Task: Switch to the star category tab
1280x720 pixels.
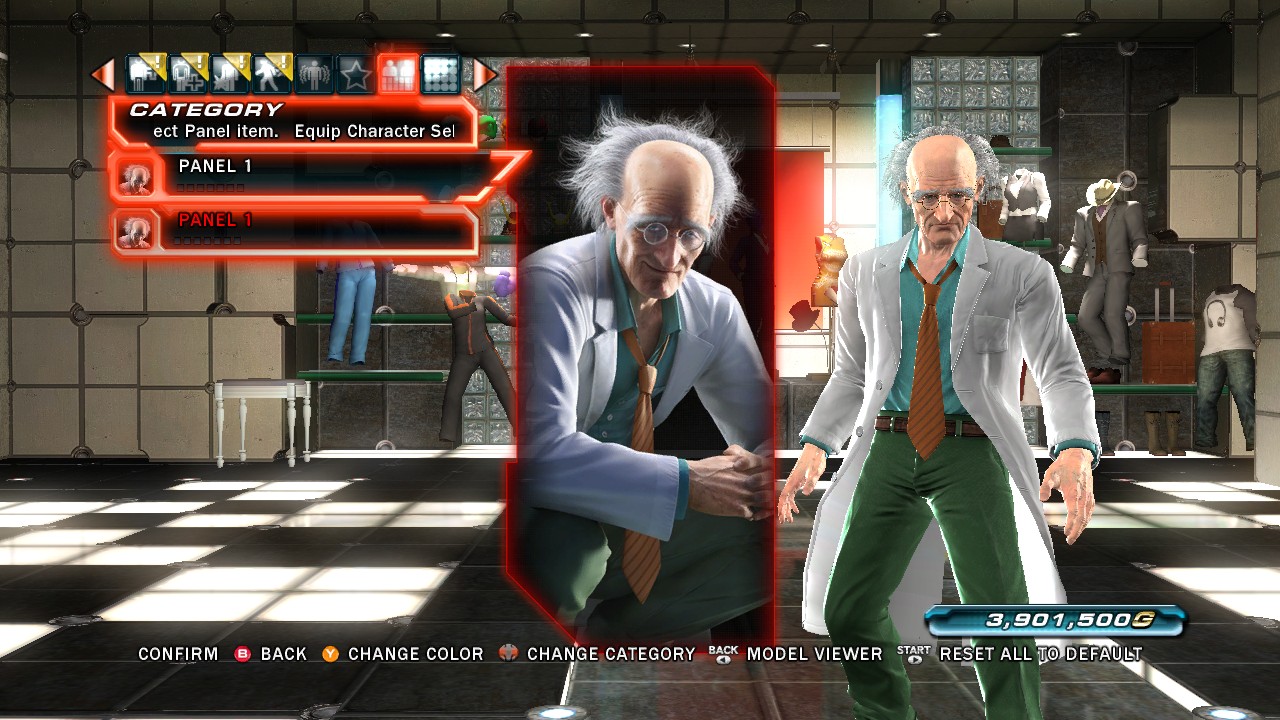Action: (x=355, y=74)
